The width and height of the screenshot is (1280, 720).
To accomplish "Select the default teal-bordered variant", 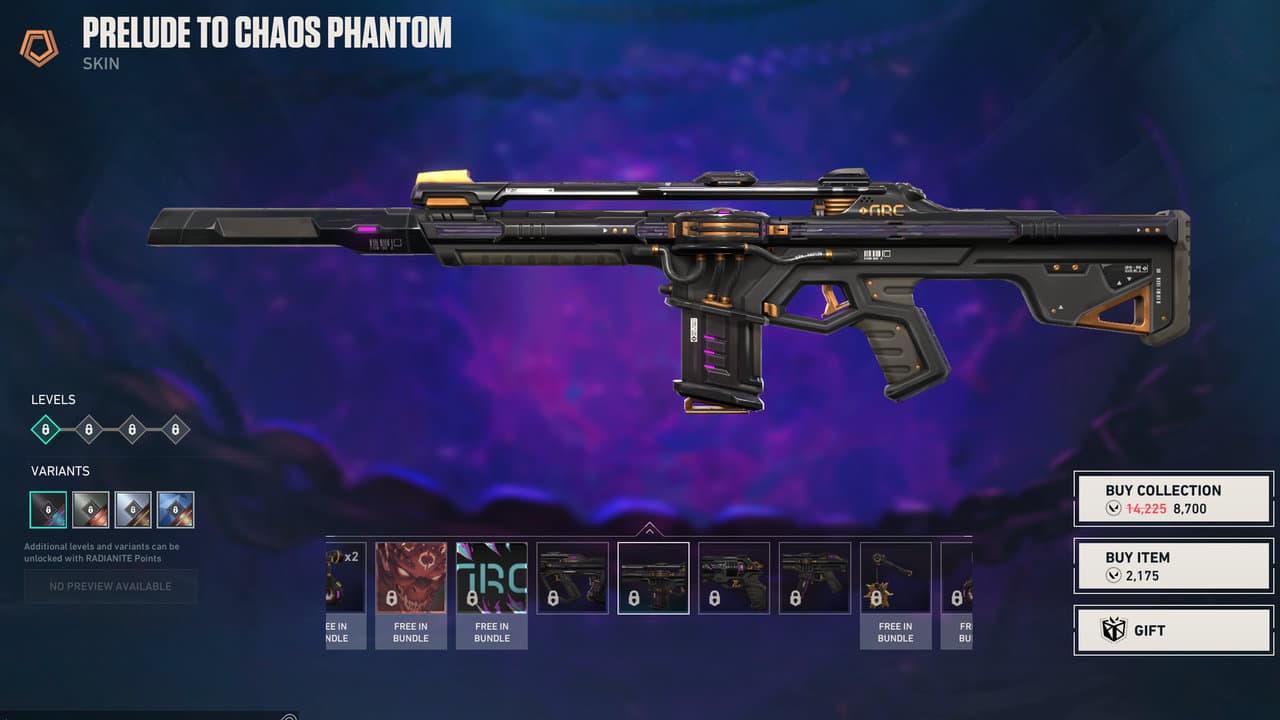I will (48, 510).
